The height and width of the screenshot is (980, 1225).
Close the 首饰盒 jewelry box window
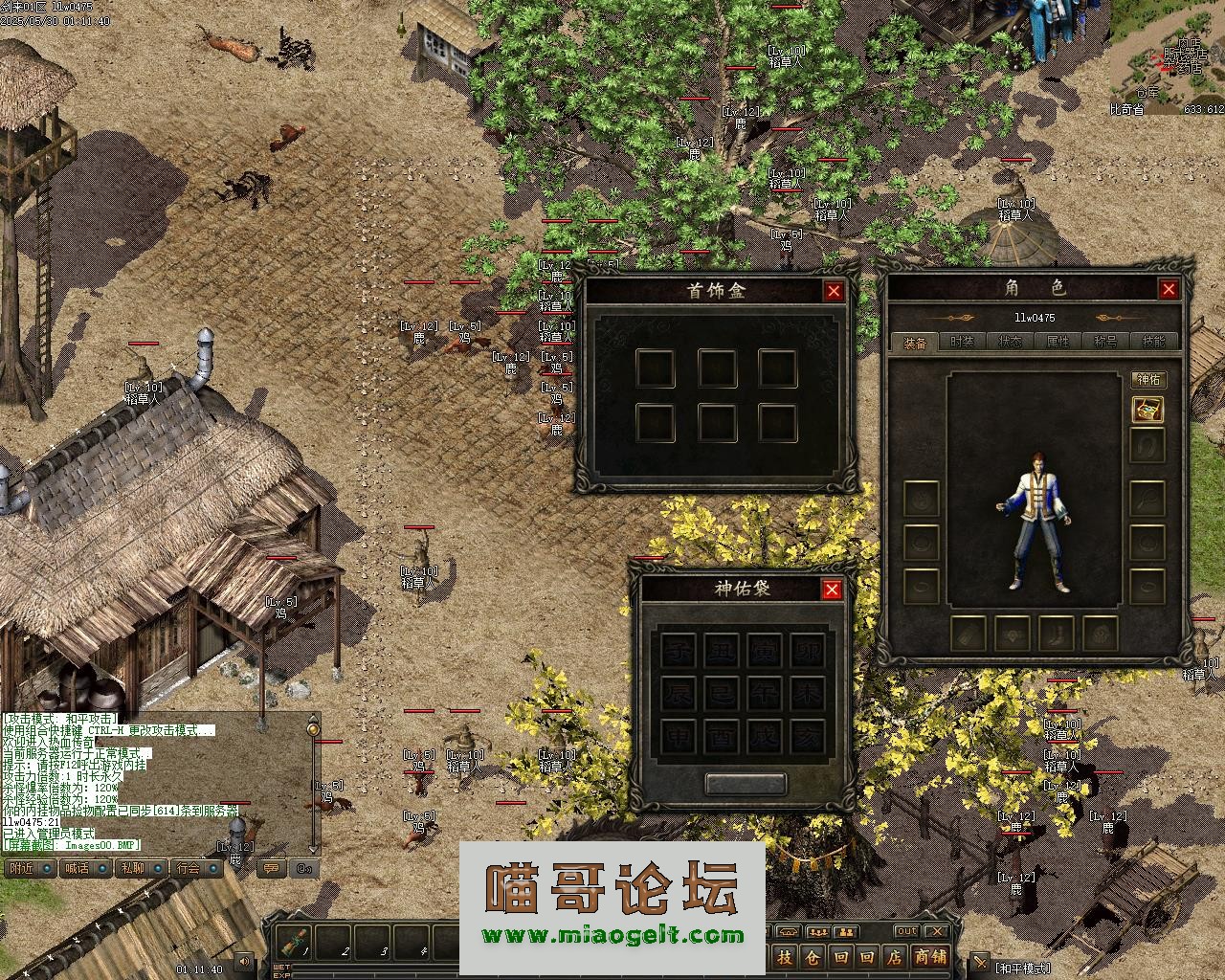click(x=834, y=292)
